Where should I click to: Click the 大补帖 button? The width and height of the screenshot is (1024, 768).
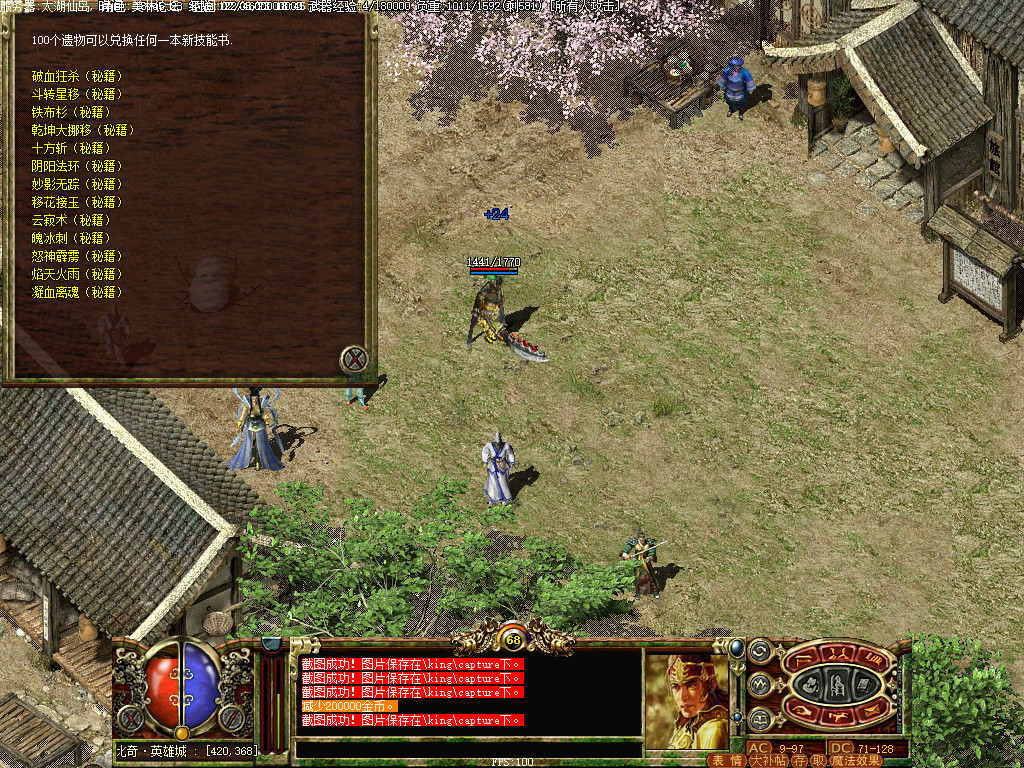click(768, 761)
